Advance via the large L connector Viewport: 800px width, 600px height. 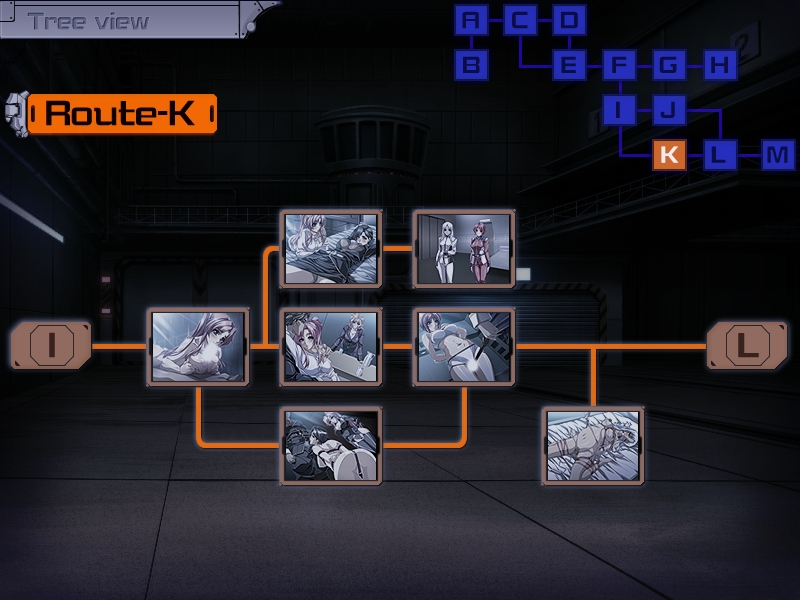coord(747,346)
